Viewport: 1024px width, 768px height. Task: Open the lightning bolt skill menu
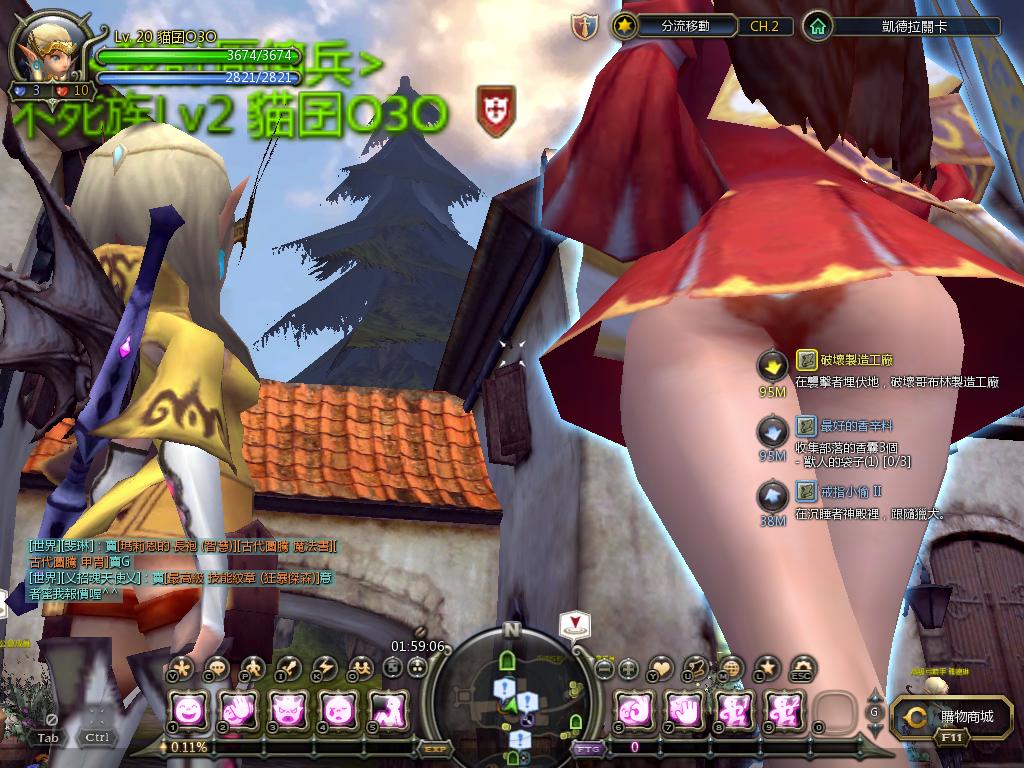[325, 668]
